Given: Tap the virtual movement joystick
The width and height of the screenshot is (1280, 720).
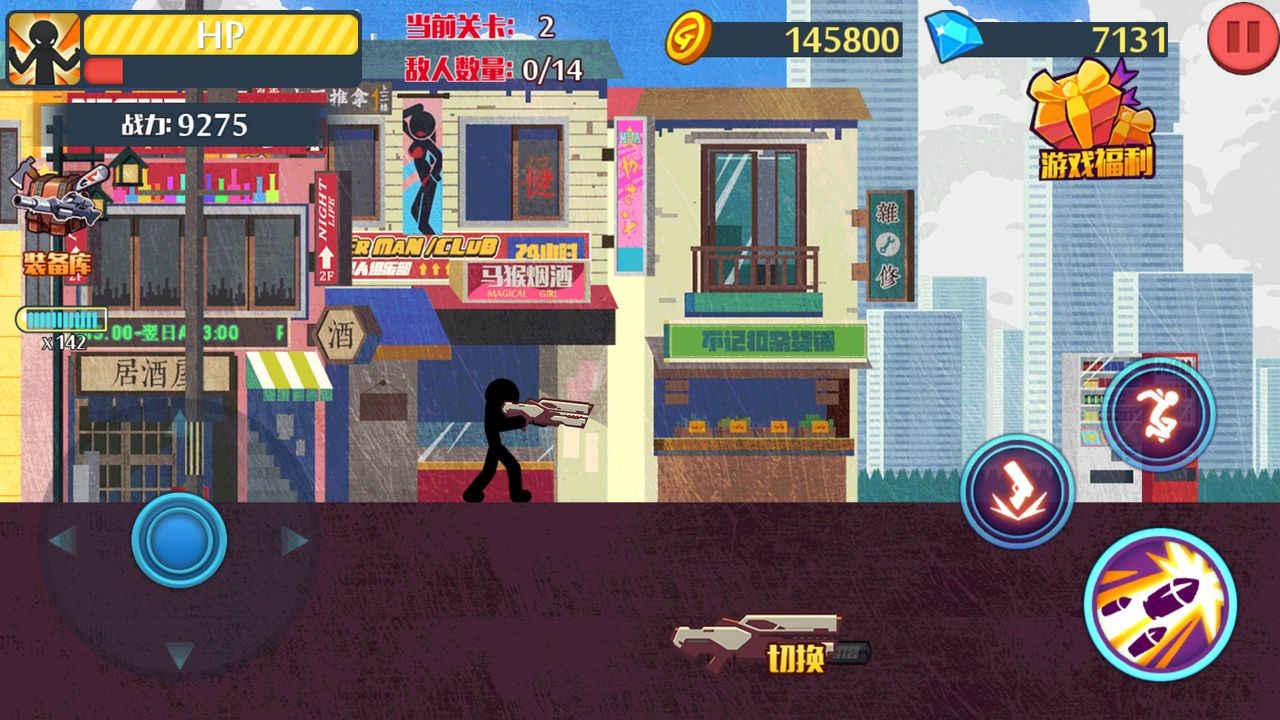Looking at the screenshot, I should (180, 541).
